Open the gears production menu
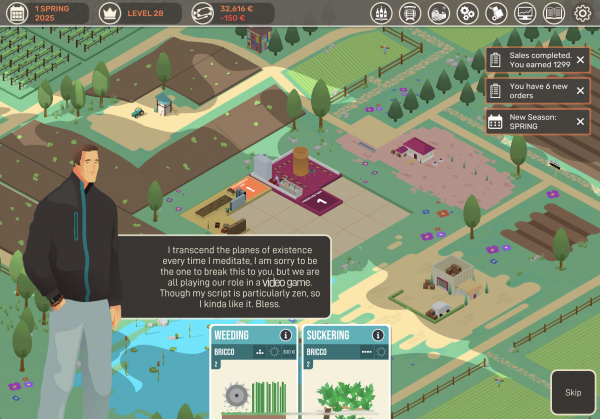 point(467,14)
